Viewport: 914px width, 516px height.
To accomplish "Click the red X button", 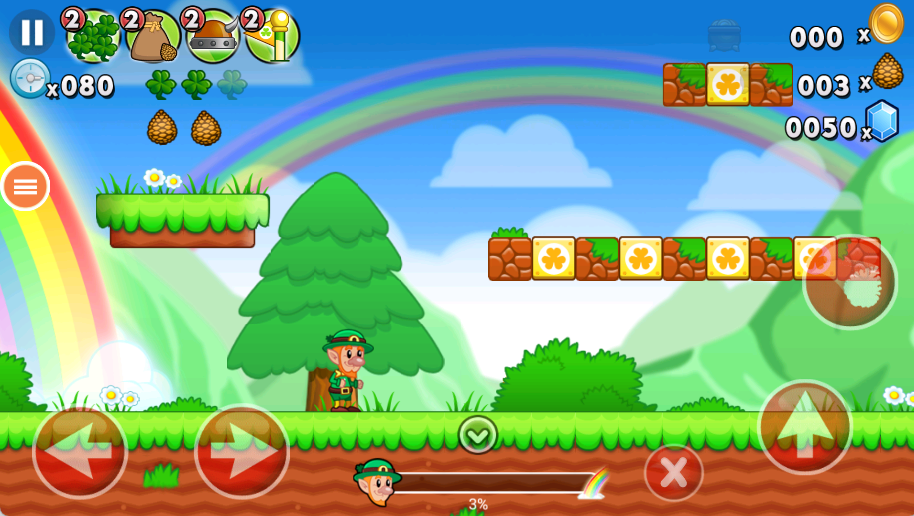I will point(673,472).
